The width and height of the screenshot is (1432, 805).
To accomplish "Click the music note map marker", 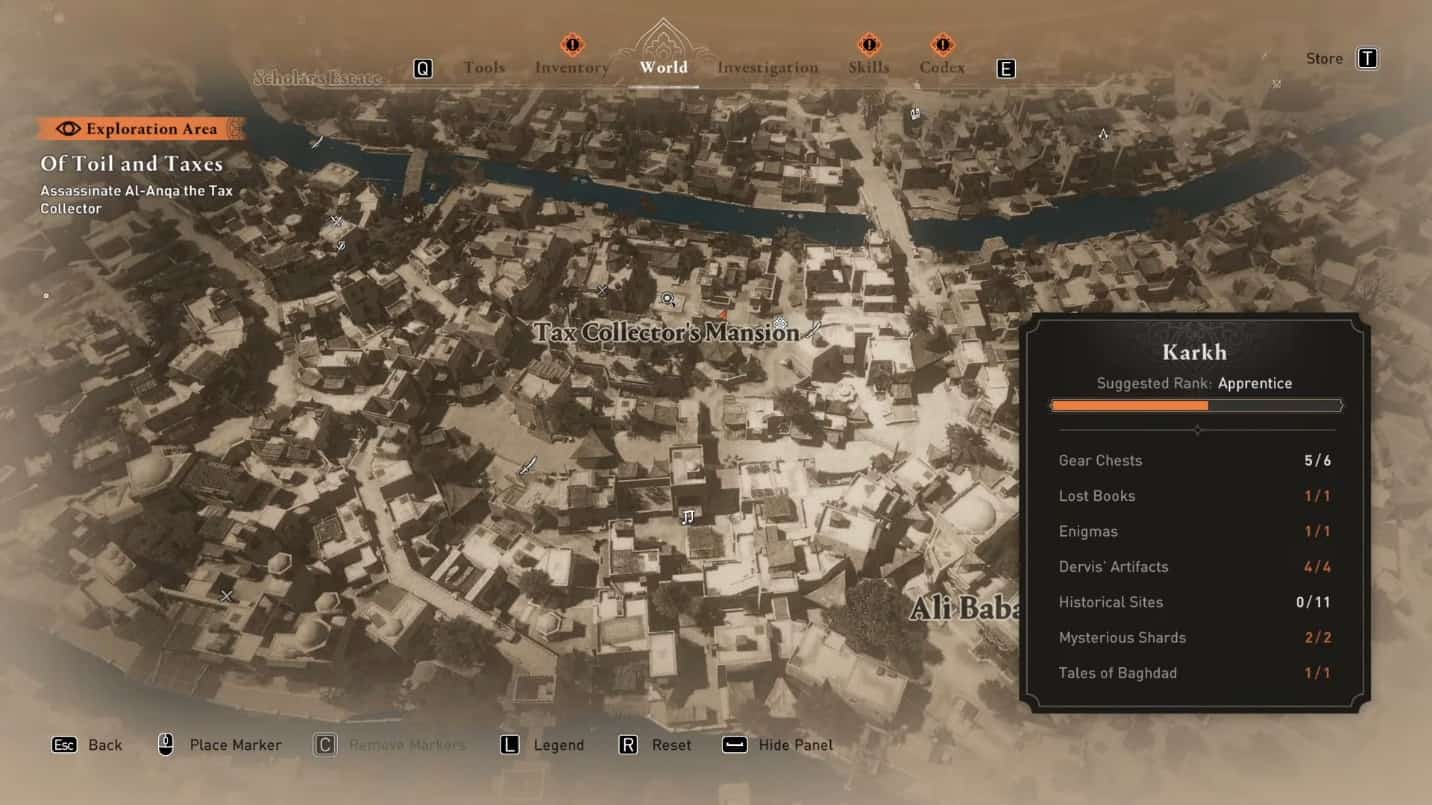I will [x=688, y=516].
